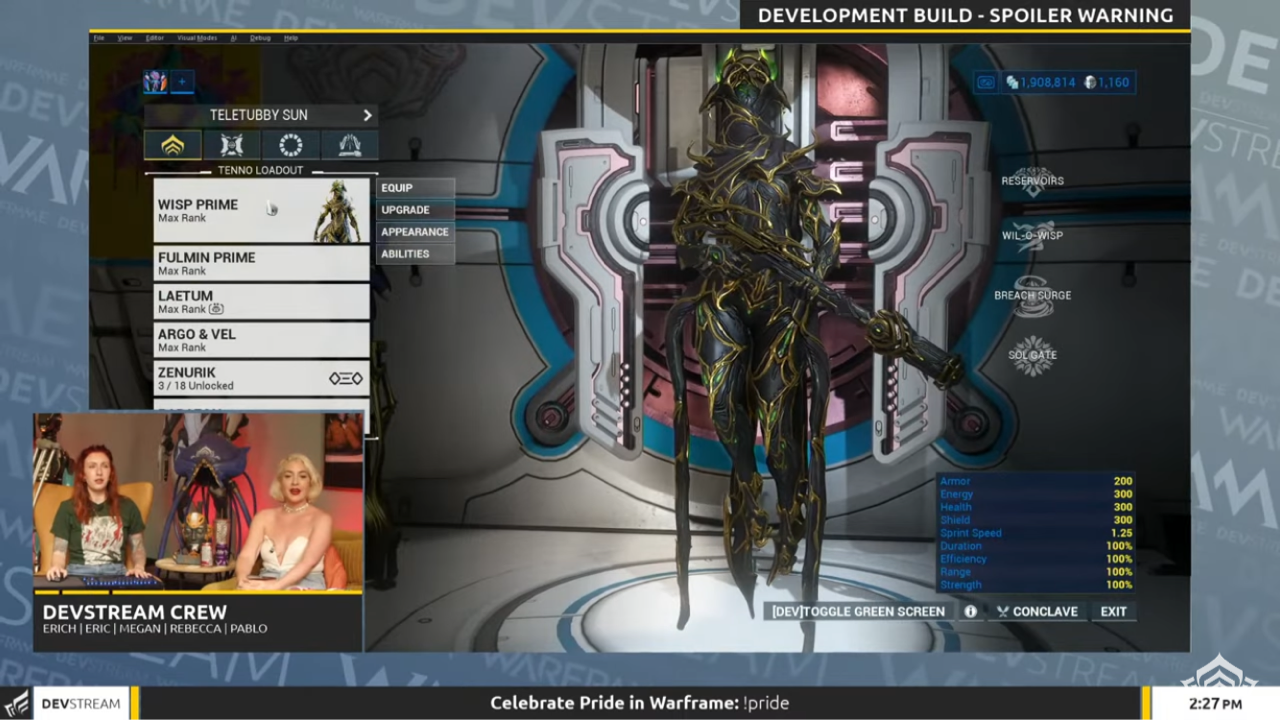Toggle the green screen with [DEV]TOGGLE GREEN SCREEN

858,611
